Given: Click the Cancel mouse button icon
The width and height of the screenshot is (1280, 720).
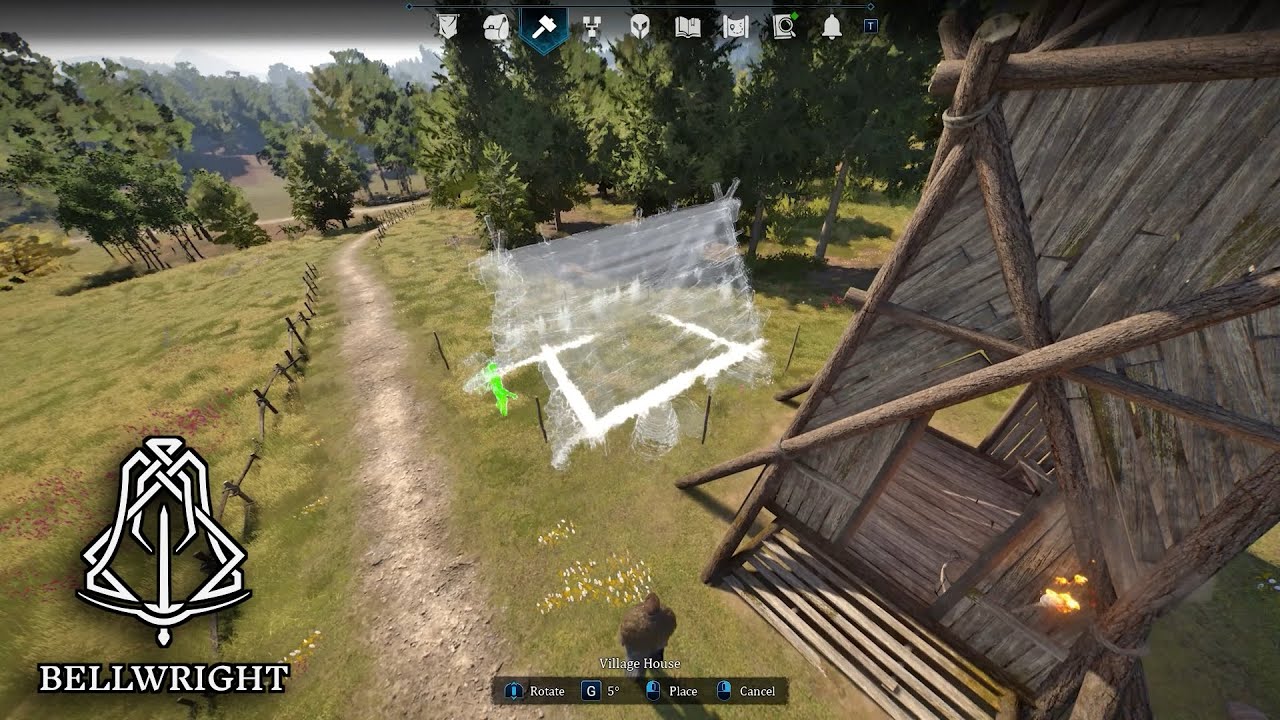Looking at the screenshot, I should pyautogui.click(x=724, y=692).
